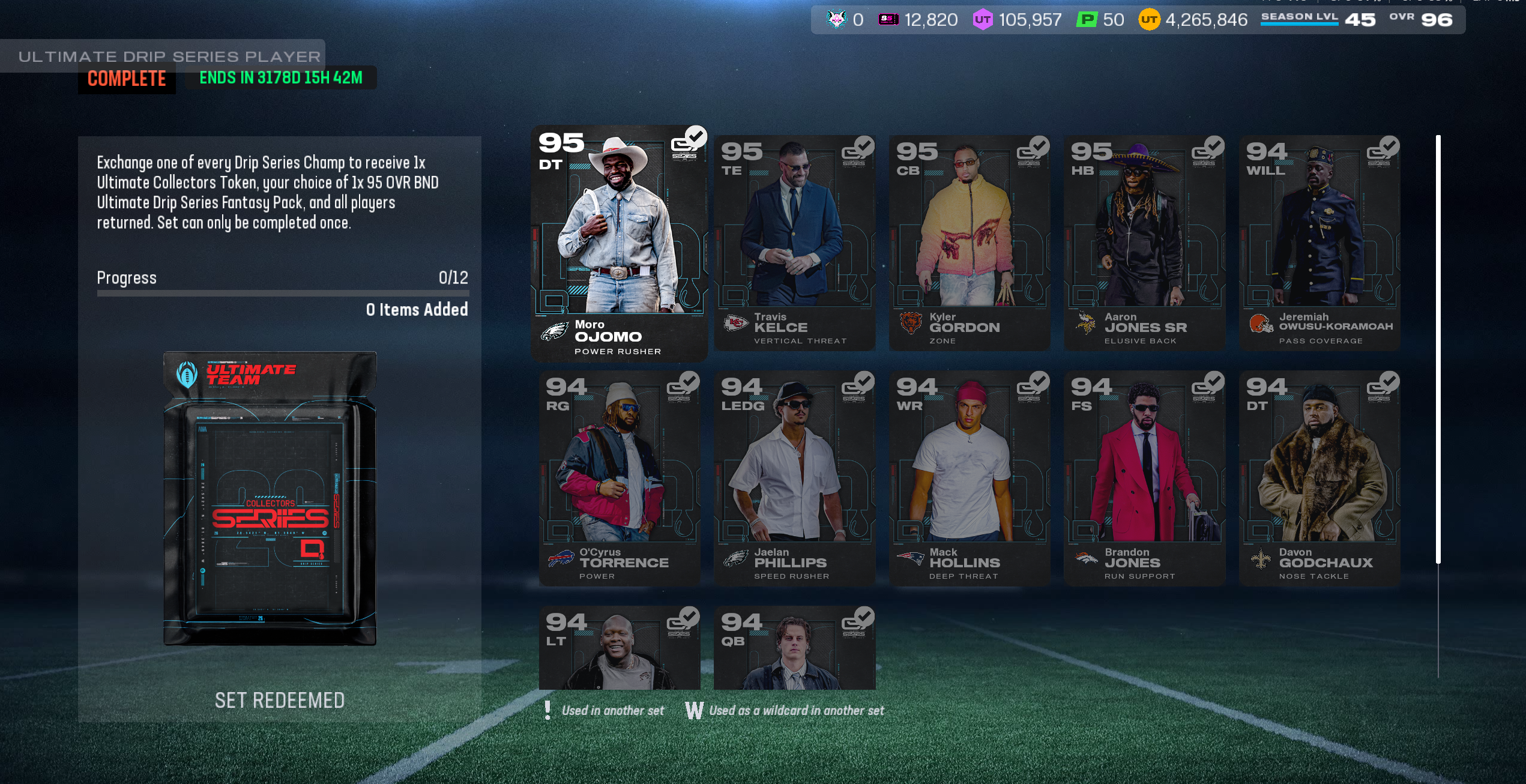The width and height of the screenshot is (1526, 784).
Task: Select the Mack Hollins WR card
Action: (x=970, y=478)
